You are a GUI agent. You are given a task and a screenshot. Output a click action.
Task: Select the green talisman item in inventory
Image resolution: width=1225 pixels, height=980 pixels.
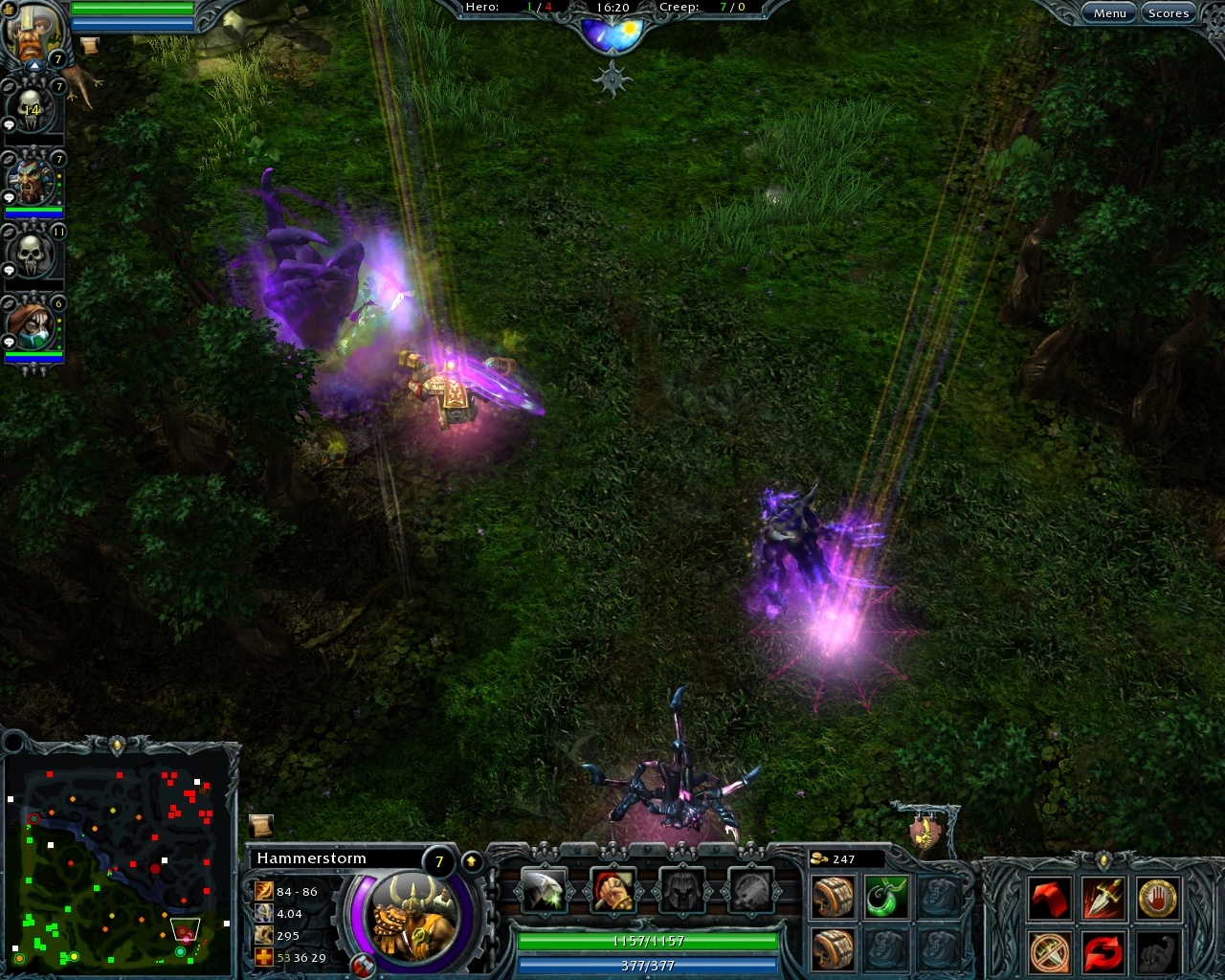coord(886,896)
